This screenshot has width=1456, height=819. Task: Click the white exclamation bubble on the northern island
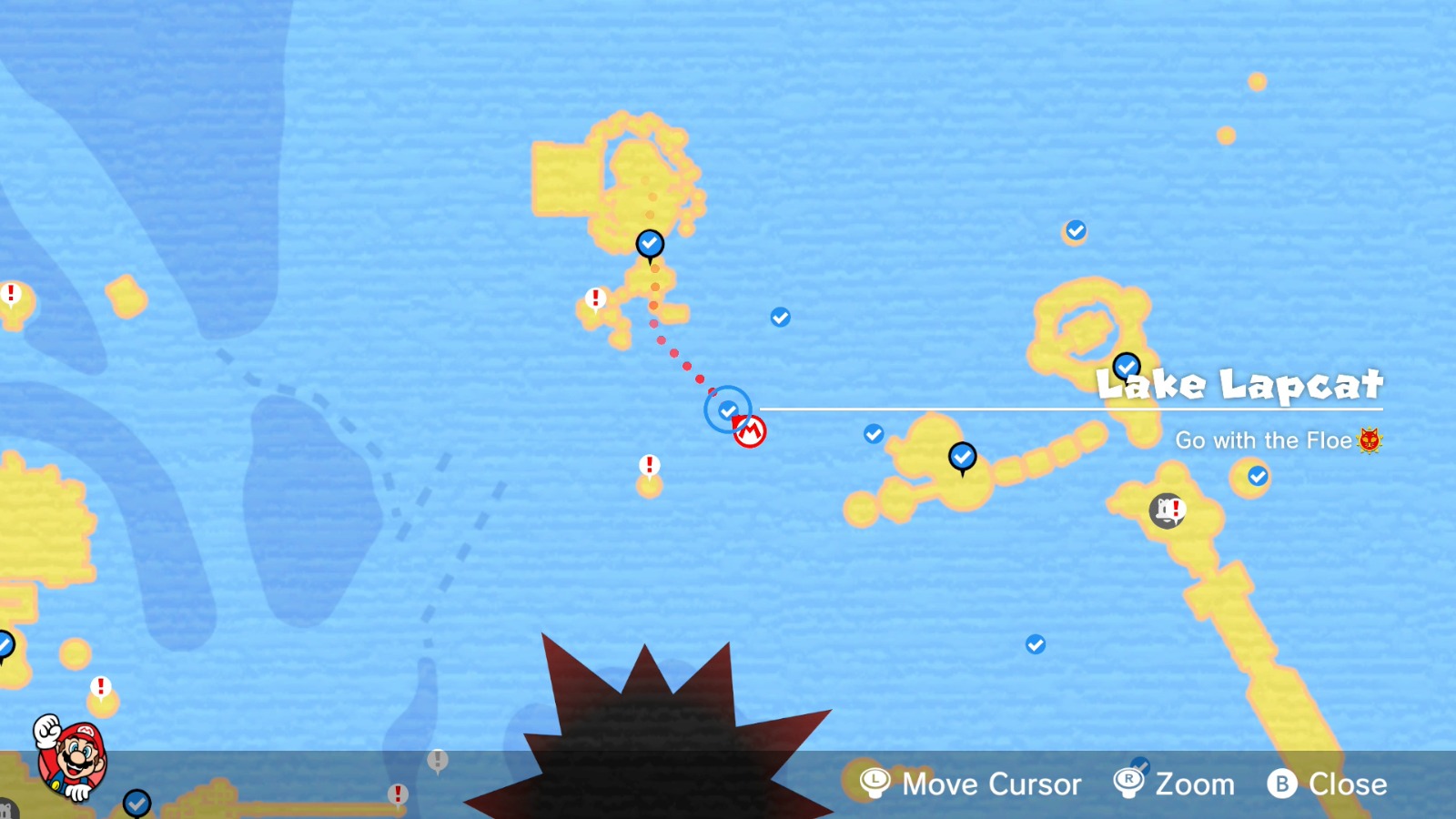596,297
